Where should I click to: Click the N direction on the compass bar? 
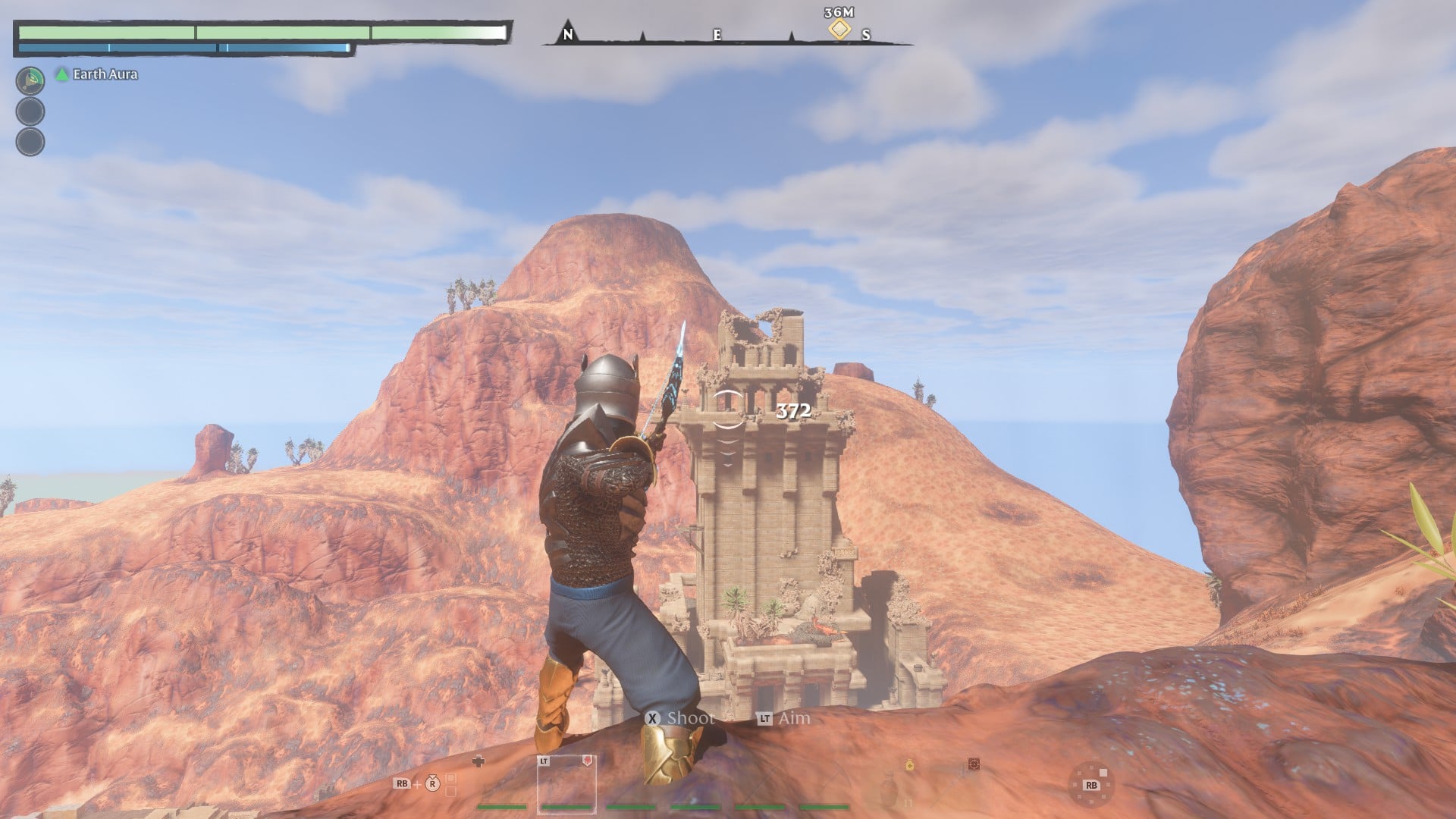[x=567, y=34]
